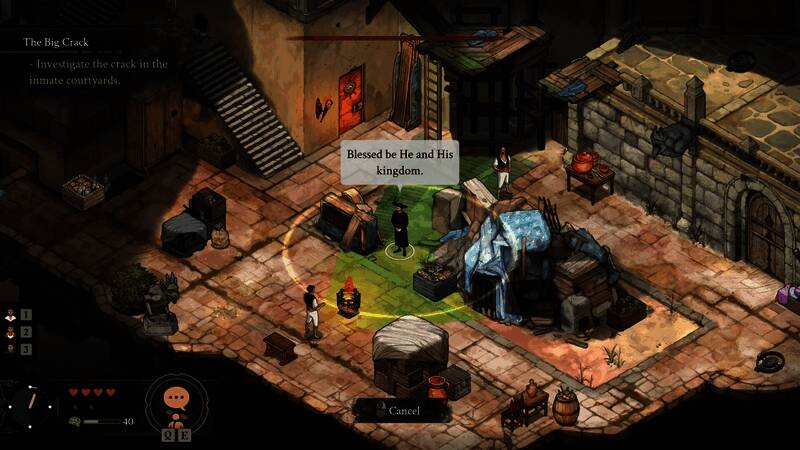Select the second party member portrait
The height and width of the screenshot is (450, 800).
pos(12,332)
